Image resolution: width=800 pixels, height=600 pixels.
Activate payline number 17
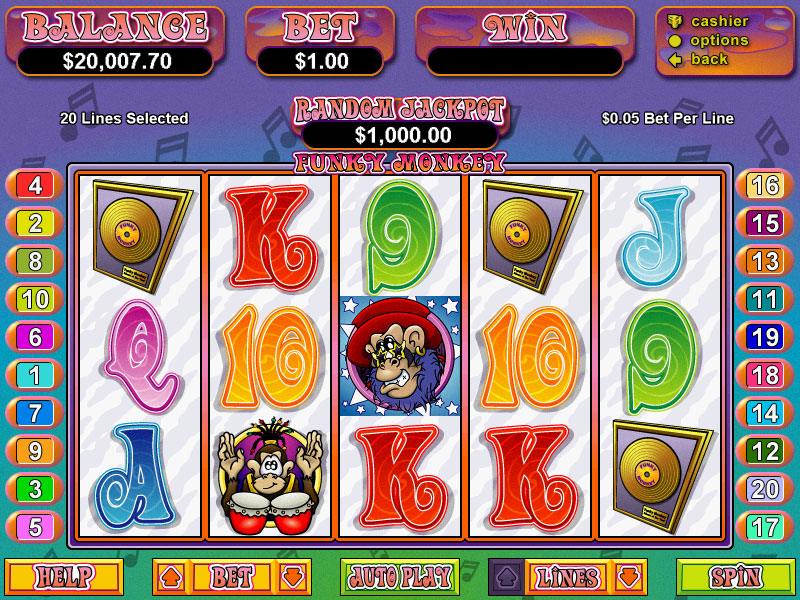(x=765, y=527)
